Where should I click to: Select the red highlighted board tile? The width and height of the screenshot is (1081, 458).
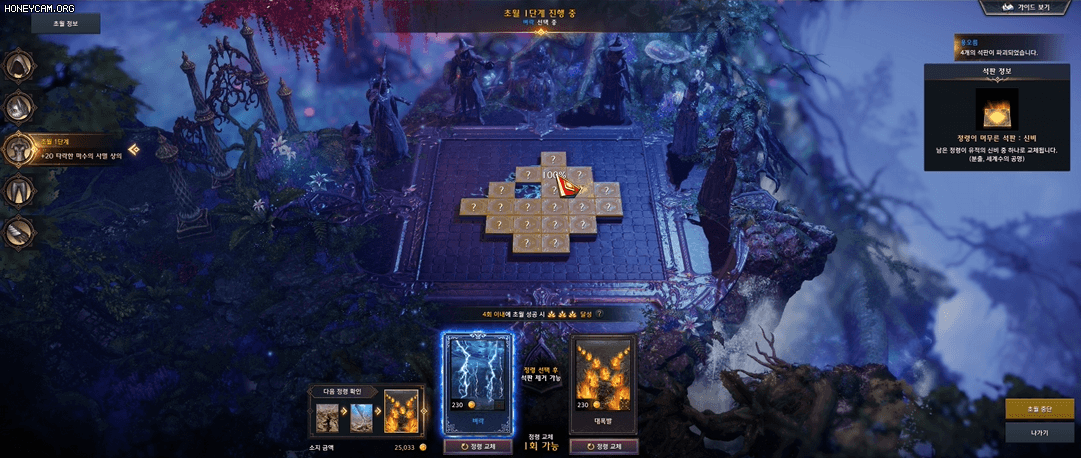572,188
